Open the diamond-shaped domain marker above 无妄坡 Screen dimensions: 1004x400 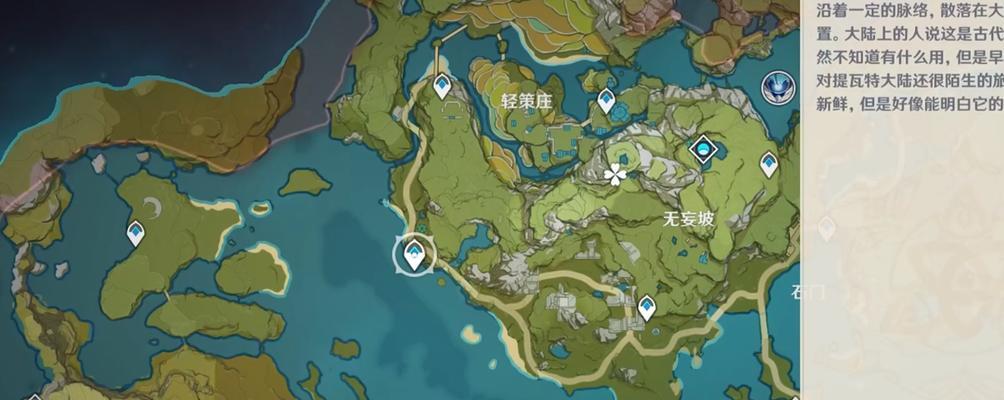(705, 150)
